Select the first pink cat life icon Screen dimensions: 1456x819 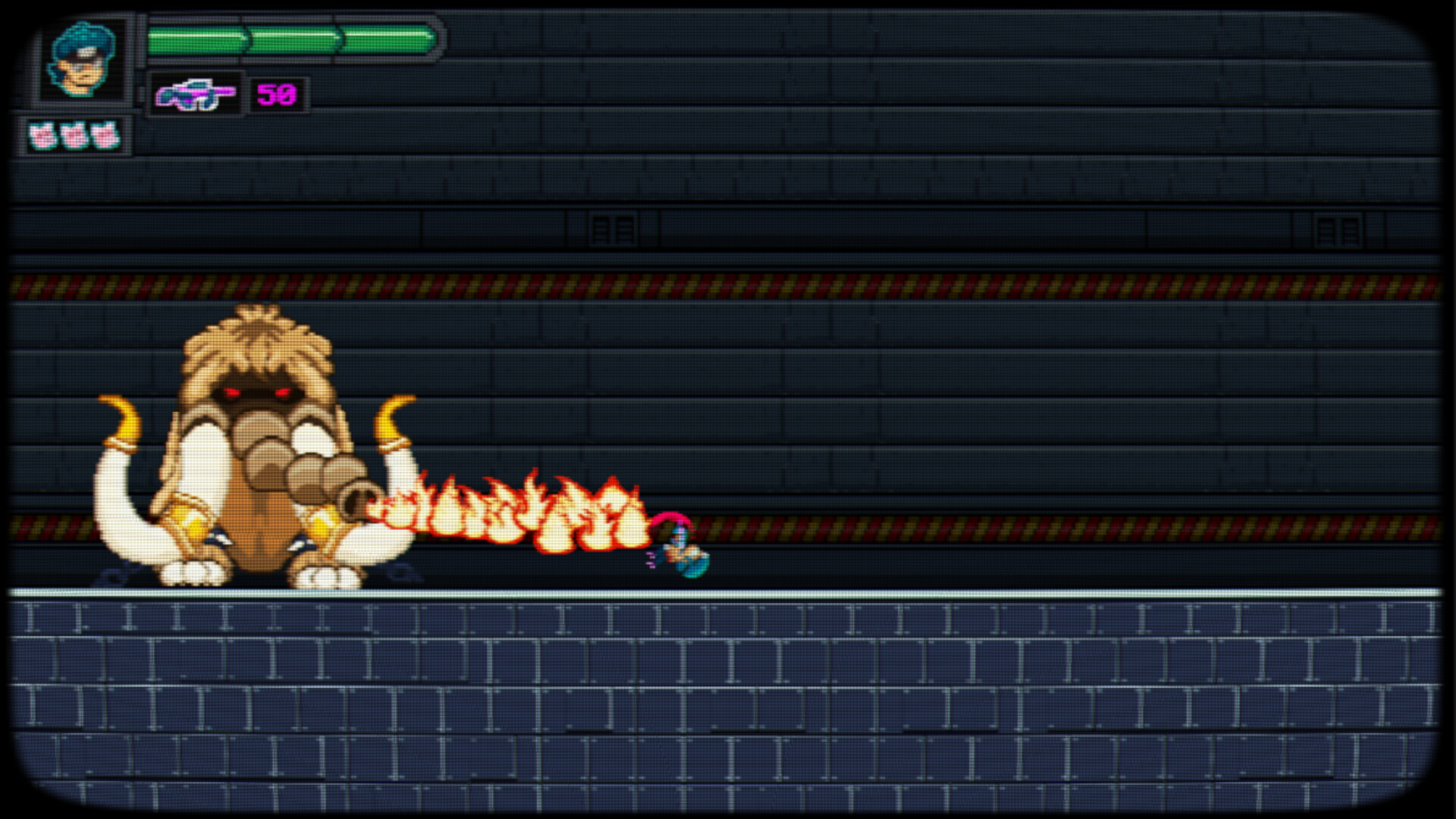click(x=43, y=135)
